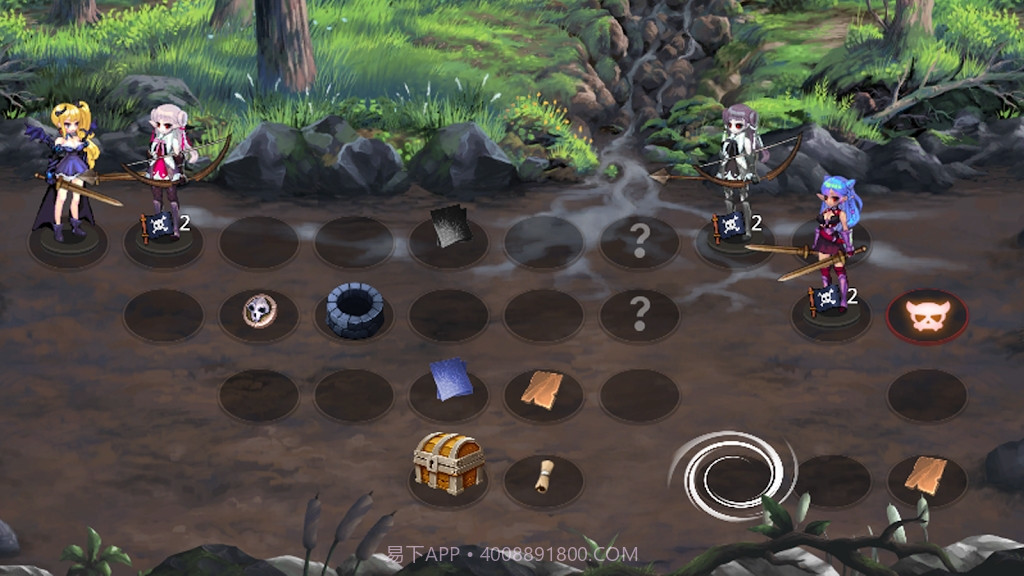
Task: Pick the blue paper tile
Action: [449, 381]
